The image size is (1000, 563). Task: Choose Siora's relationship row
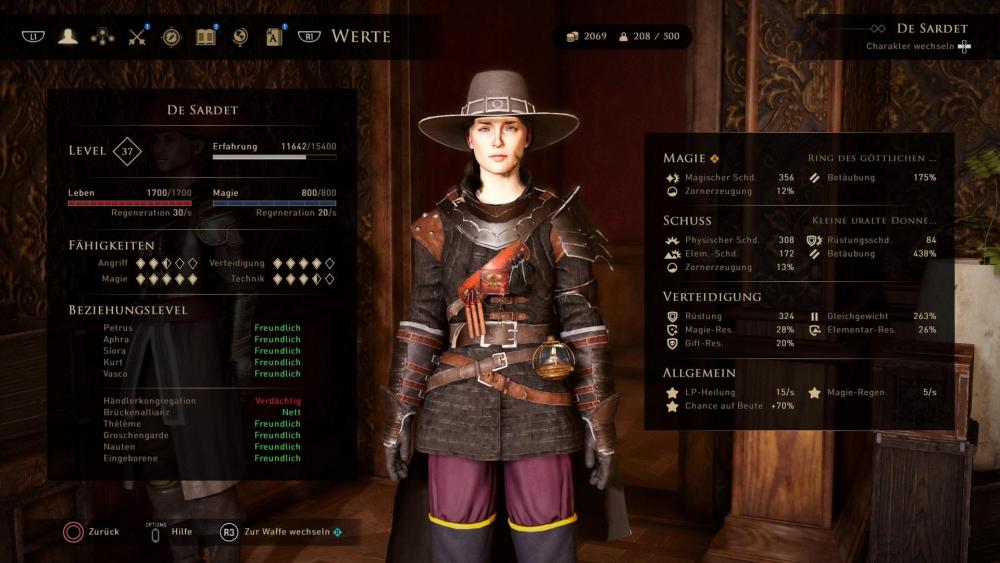(115, 351)
